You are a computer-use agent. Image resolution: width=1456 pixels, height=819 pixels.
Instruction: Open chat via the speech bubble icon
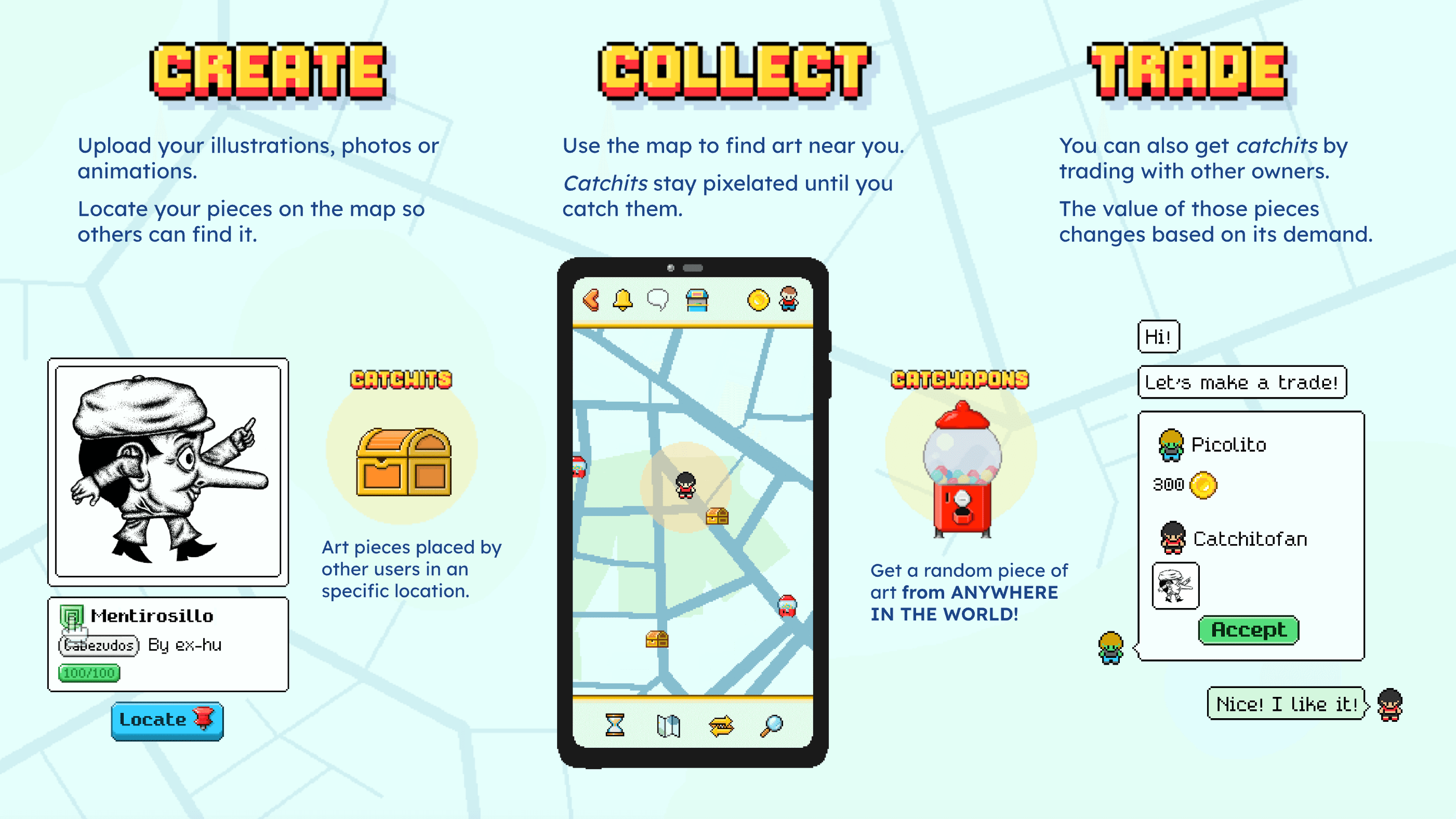[659, 300]
